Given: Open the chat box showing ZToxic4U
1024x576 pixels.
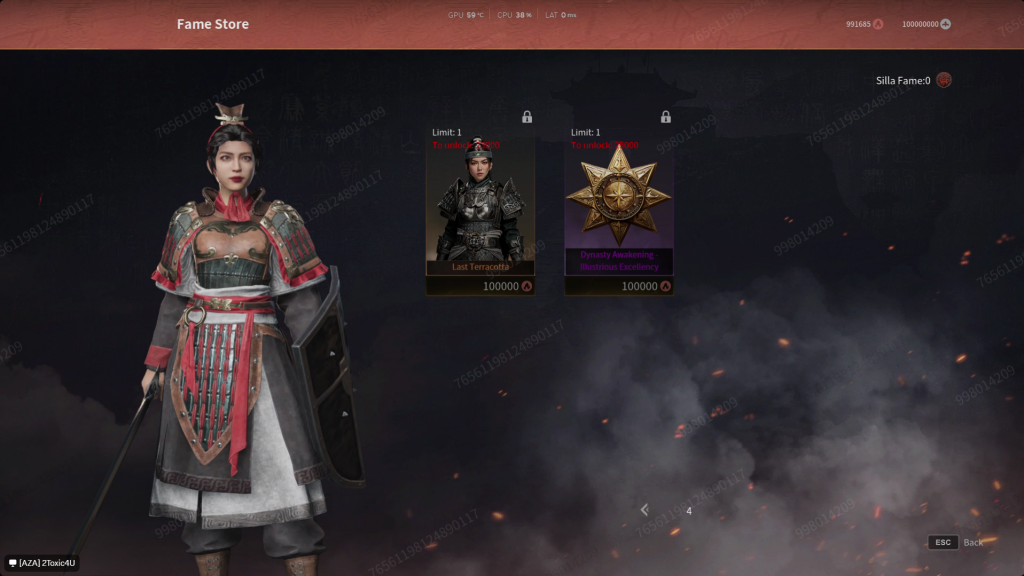Looking at the screenshot, I should click(42, 563).
